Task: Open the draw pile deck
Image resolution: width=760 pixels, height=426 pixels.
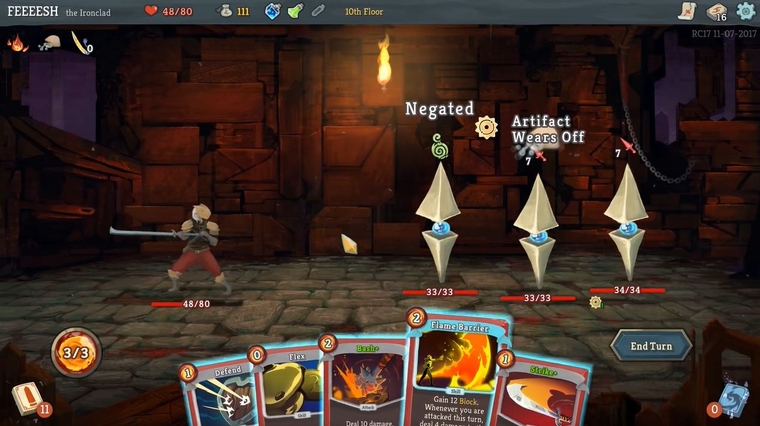Action: (27, 397)
